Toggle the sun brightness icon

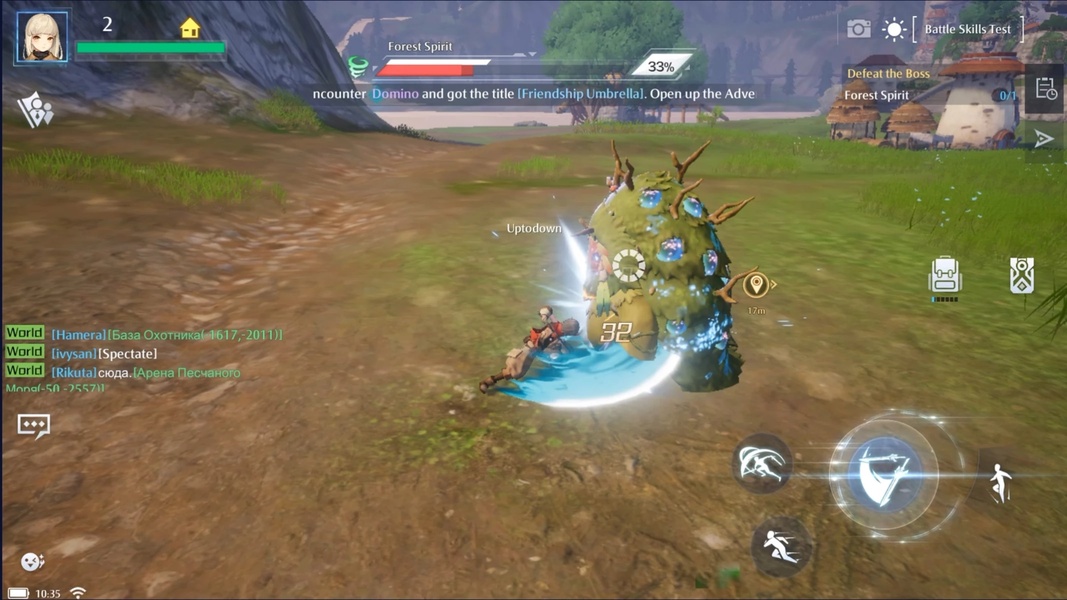tap(893, 29)
